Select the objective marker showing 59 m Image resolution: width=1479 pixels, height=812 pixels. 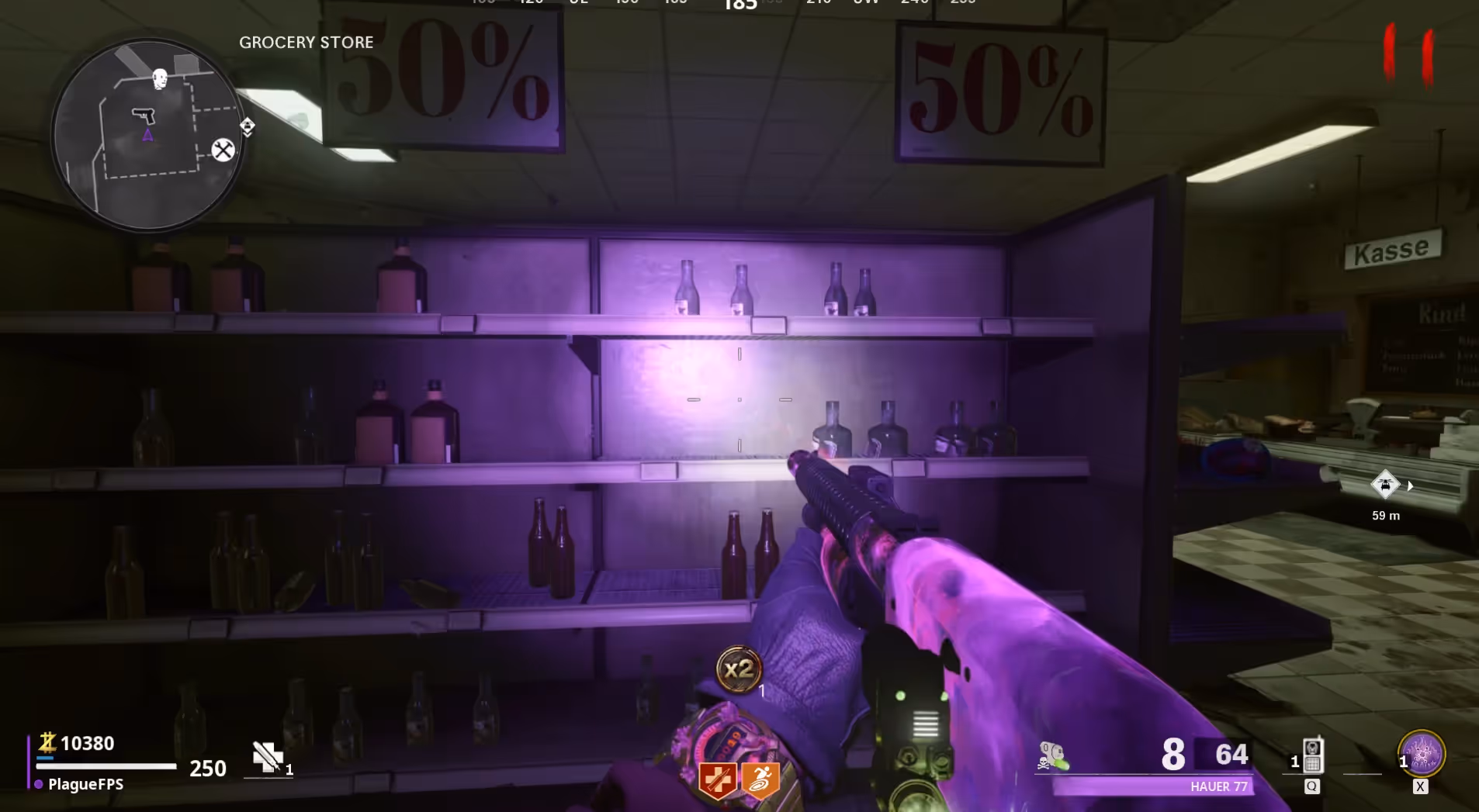point(1385,485)
